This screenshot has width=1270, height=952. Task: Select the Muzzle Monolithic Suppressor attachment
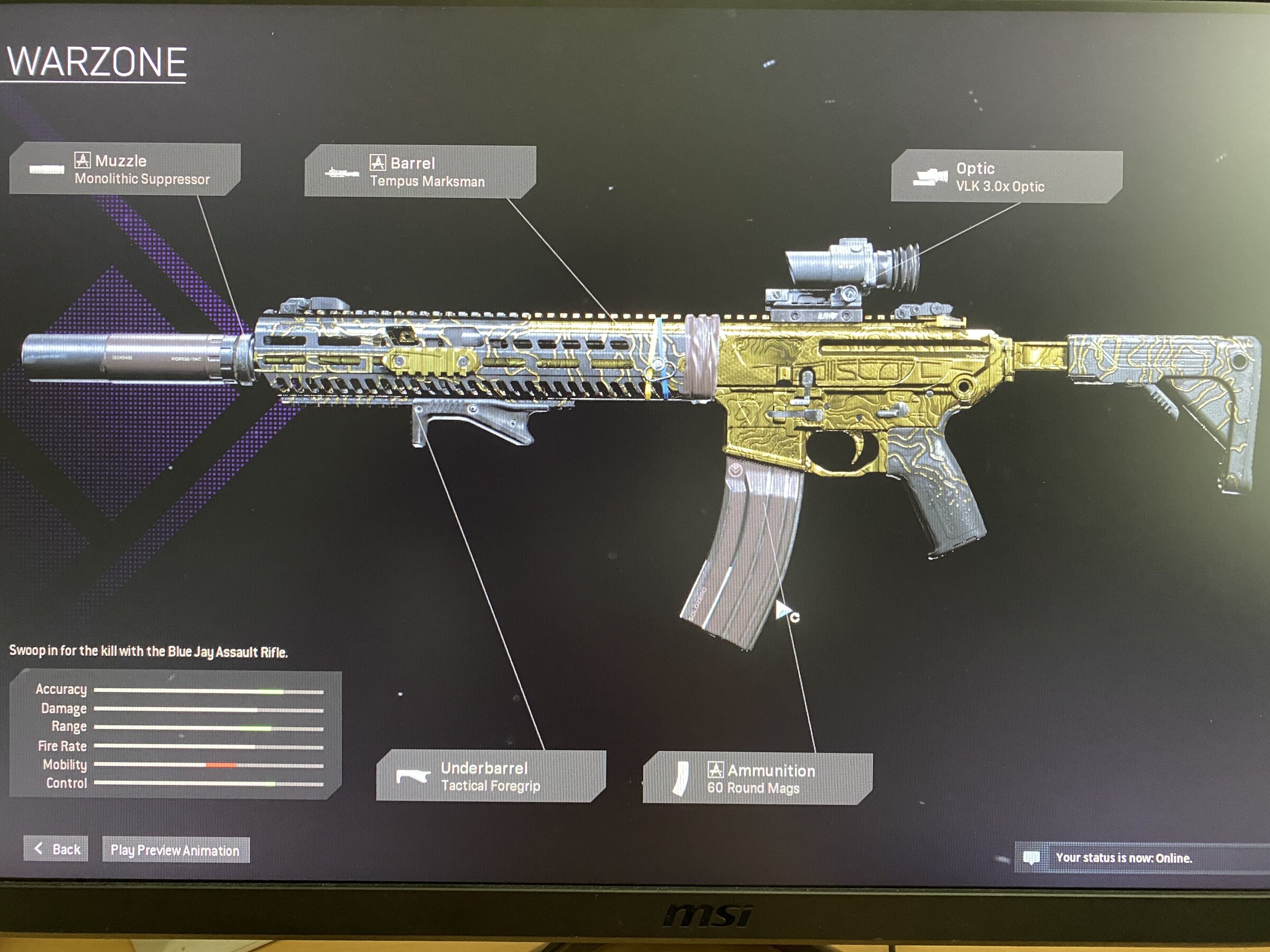[x=125, y=170]
